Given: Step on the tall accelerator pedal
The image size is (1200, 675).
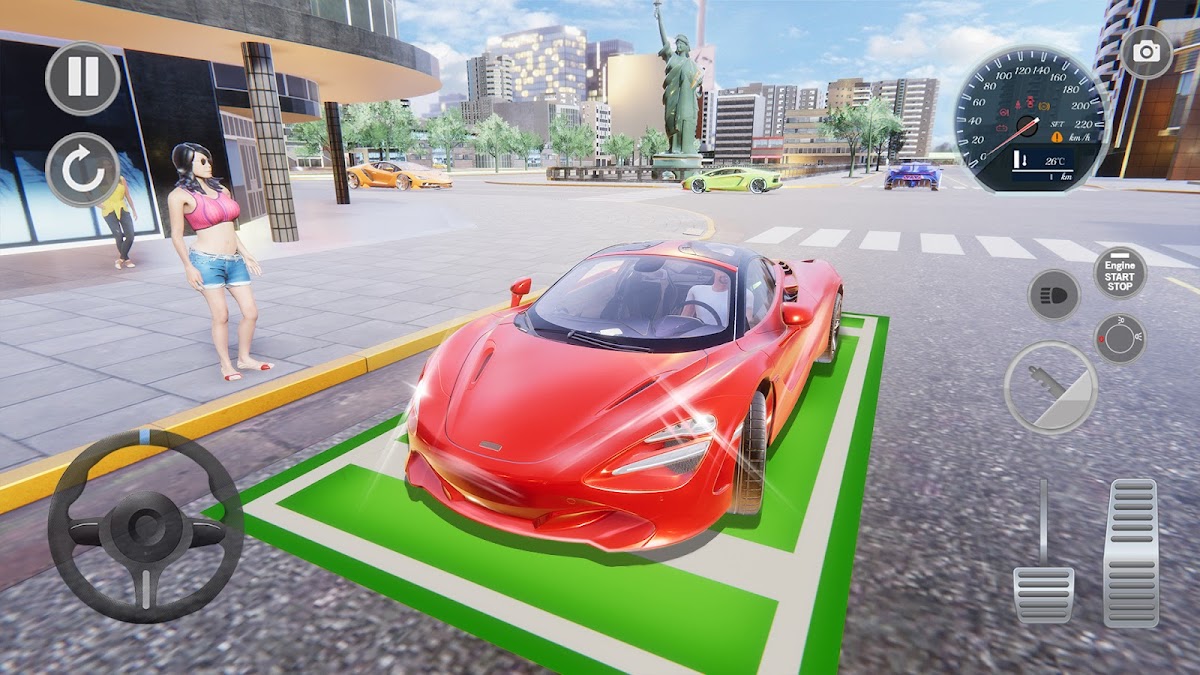Looking at the screenshot, I should (x=1130, y=552).
